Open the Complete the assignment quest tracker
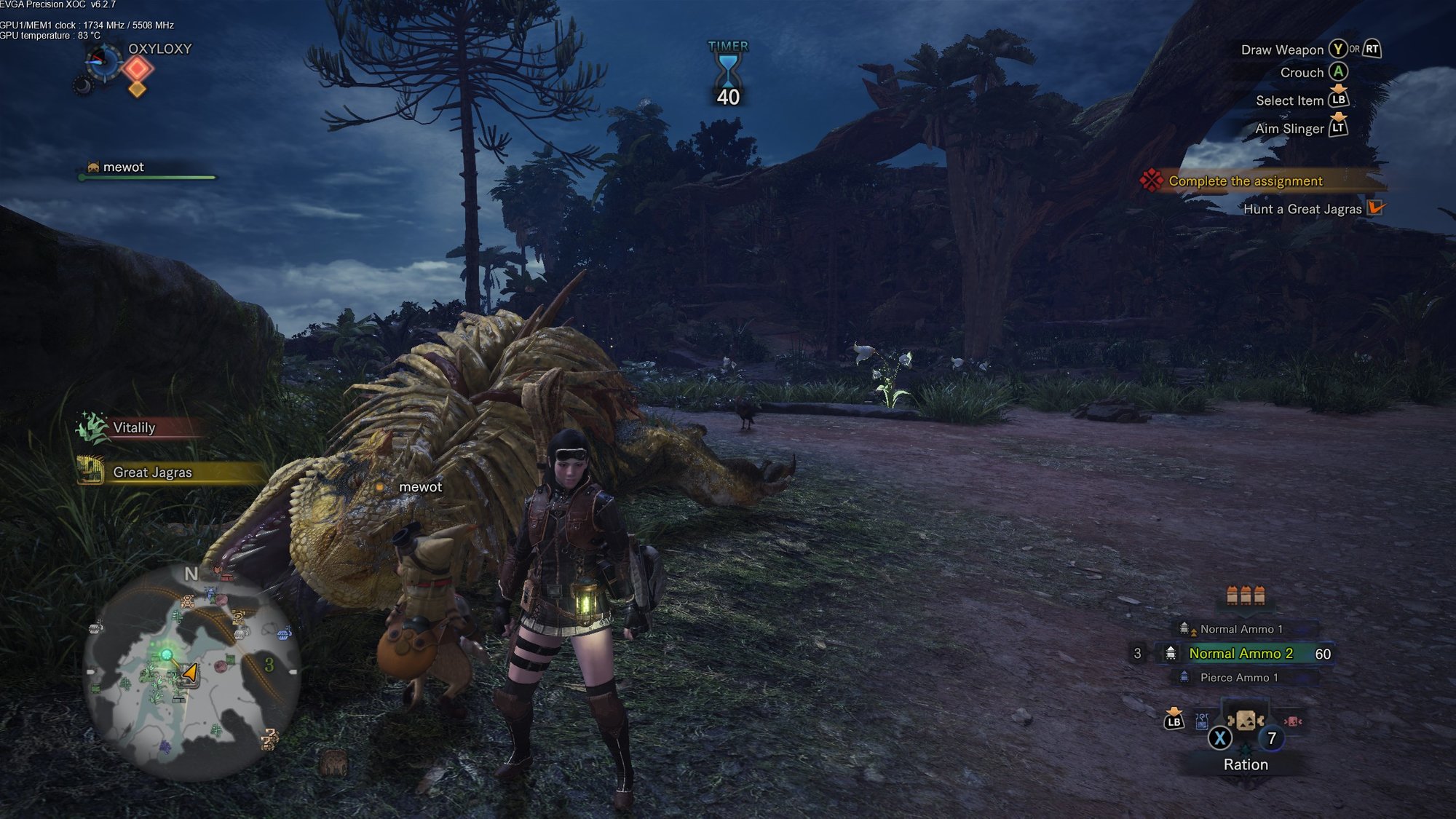 pyautogui.click(x=1245, y=181)
